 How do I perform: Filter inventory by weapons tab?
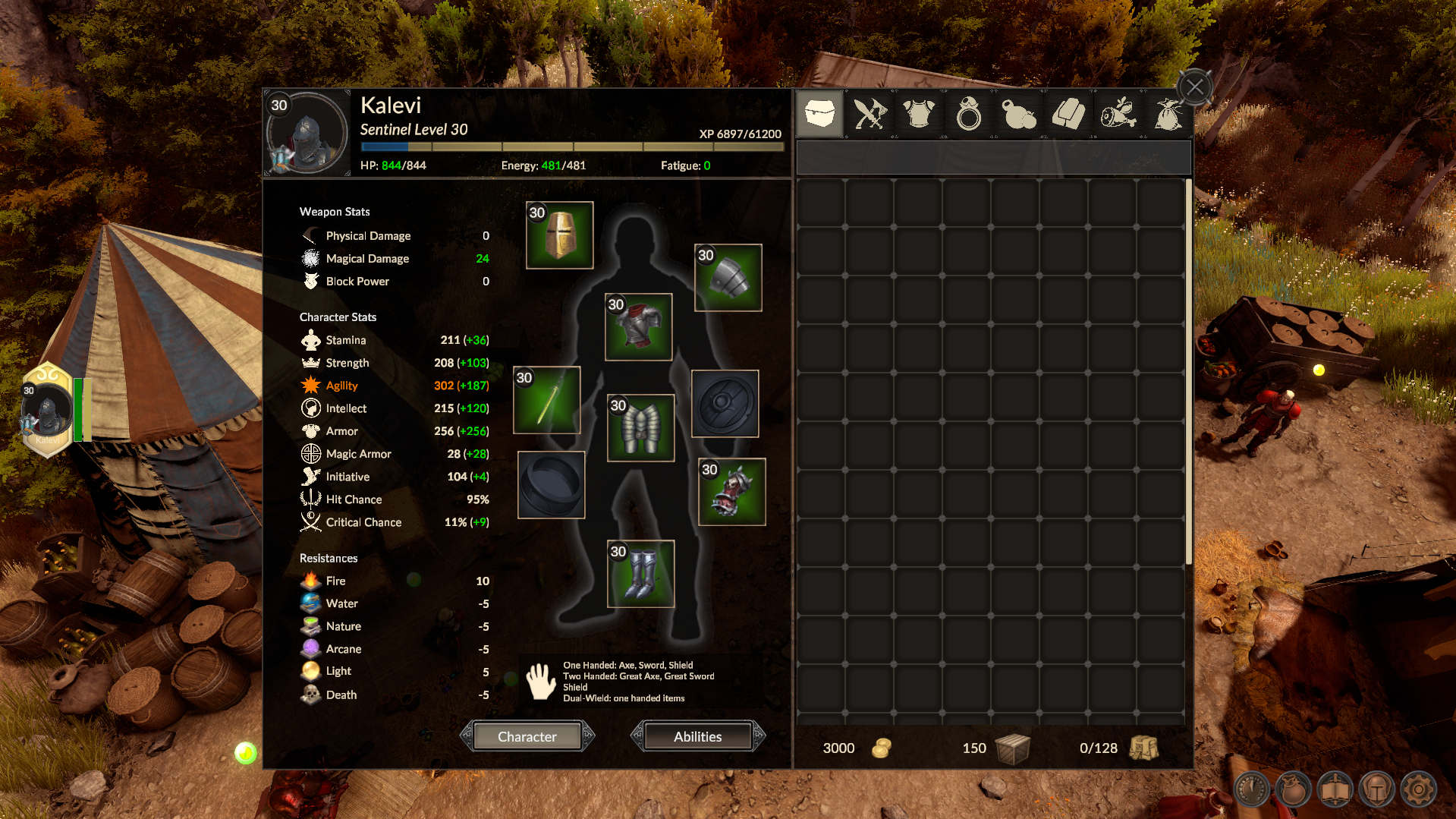point(870,114)
